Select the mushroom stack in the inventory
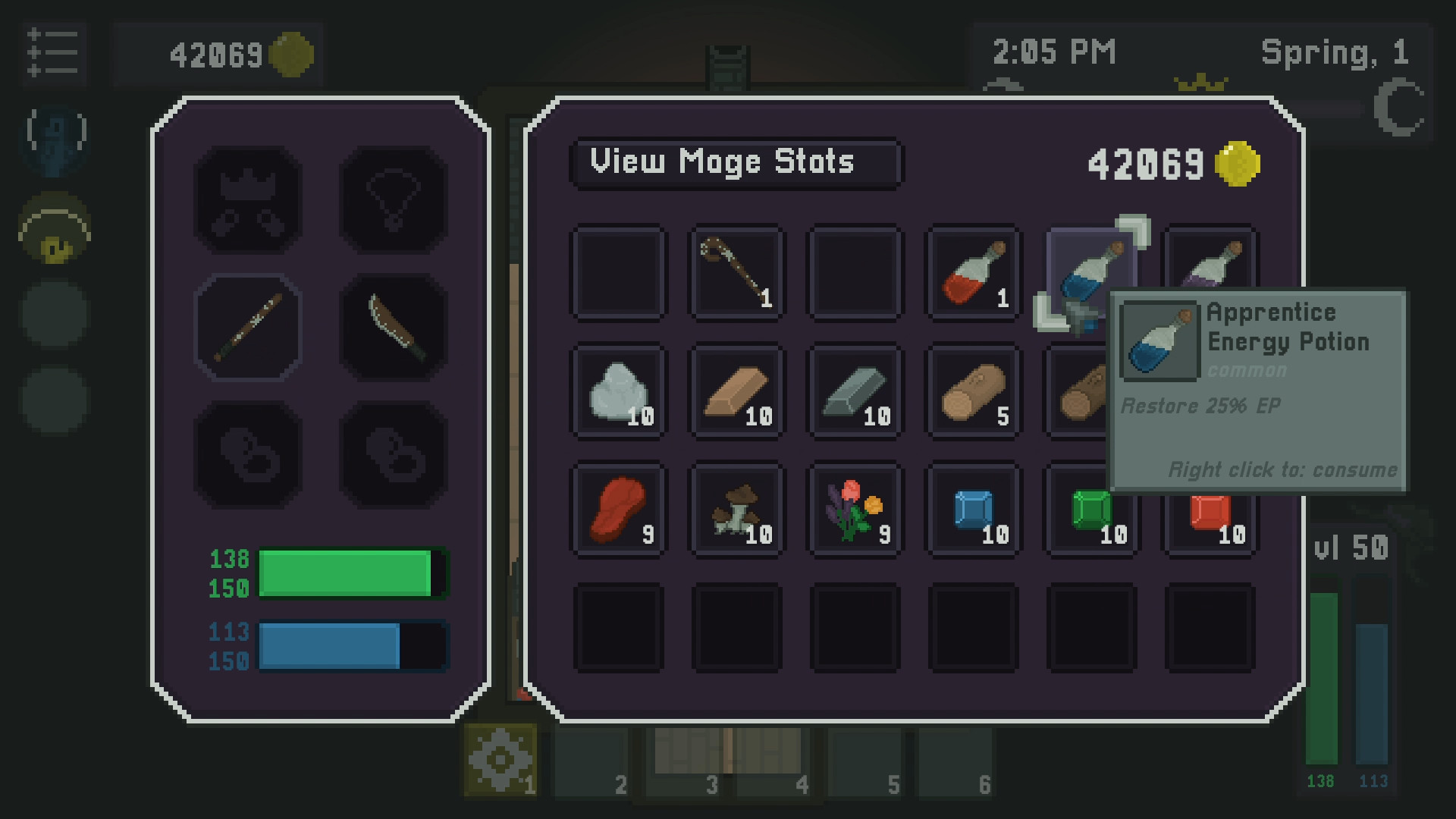The width and height of the screenshot is (1456, 819). pos(736,509)
